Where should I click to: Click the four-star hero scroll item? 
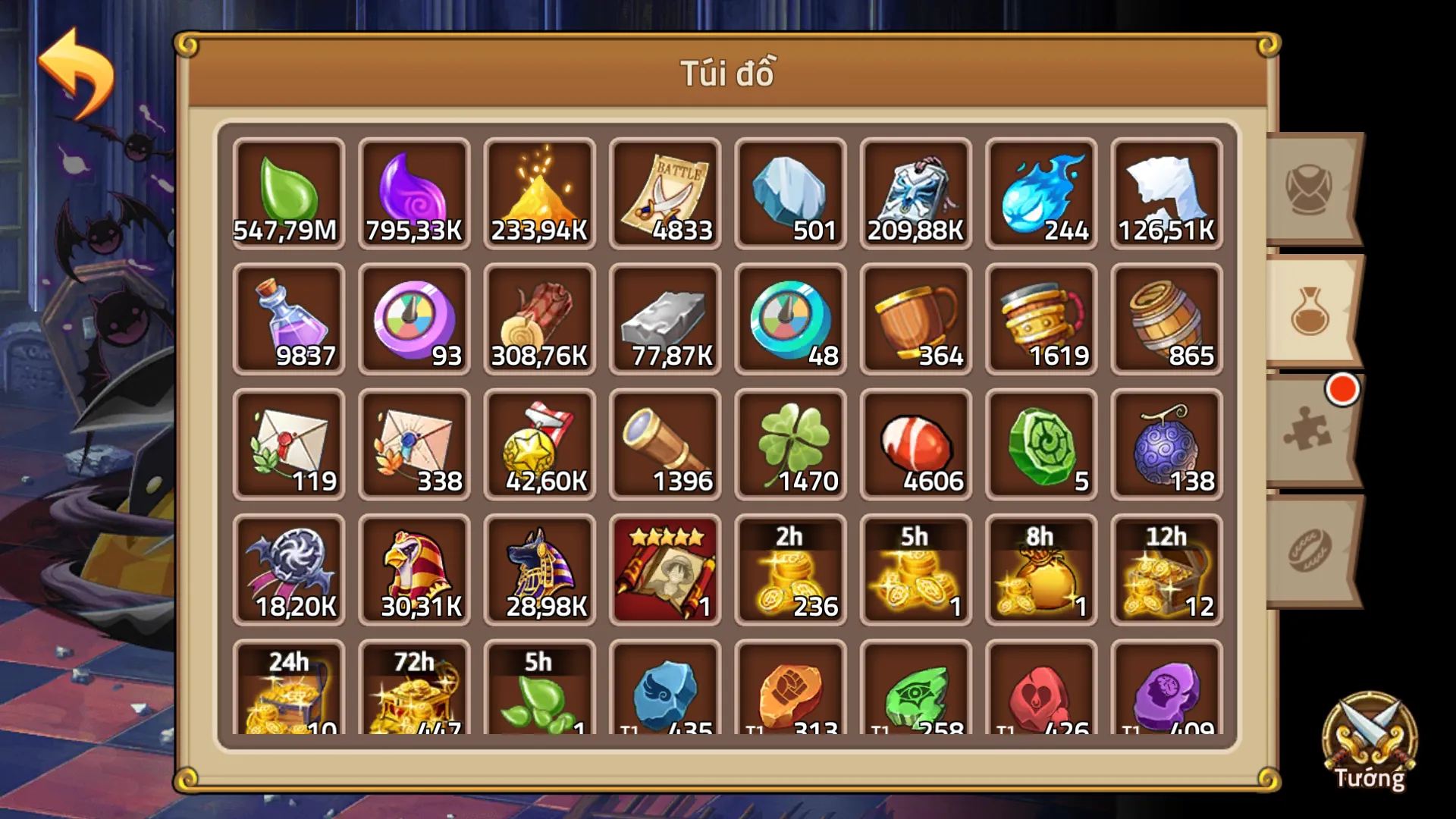point(664,569)
